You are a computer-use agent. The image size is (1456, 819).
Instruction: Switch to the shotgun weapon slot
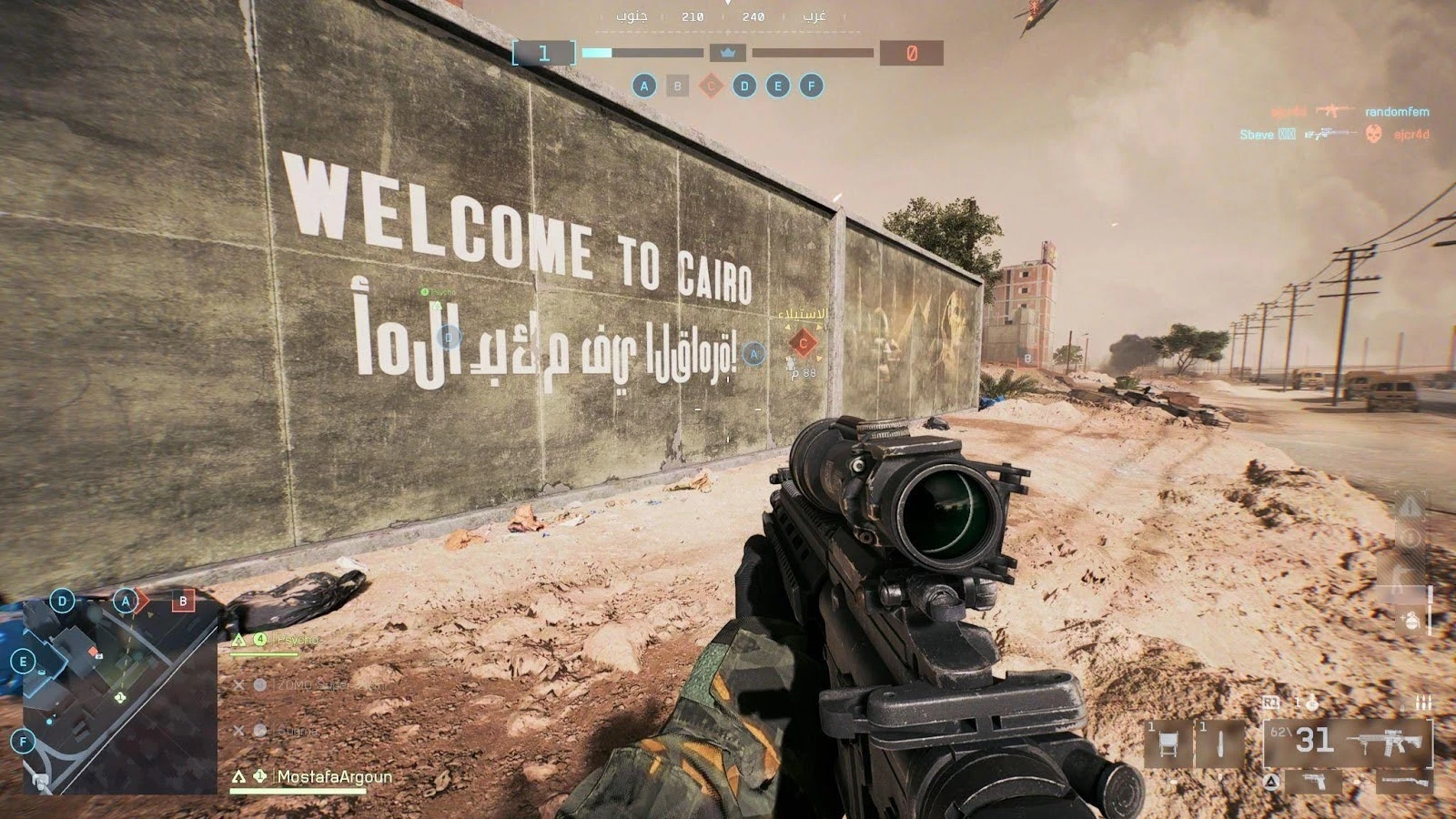1403,781
